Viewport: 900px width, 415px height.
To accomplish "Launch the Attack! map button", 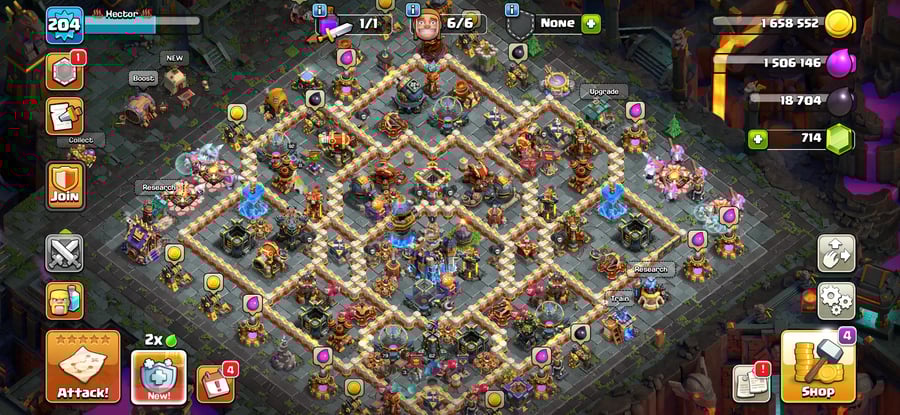I will tap(82, 367).
